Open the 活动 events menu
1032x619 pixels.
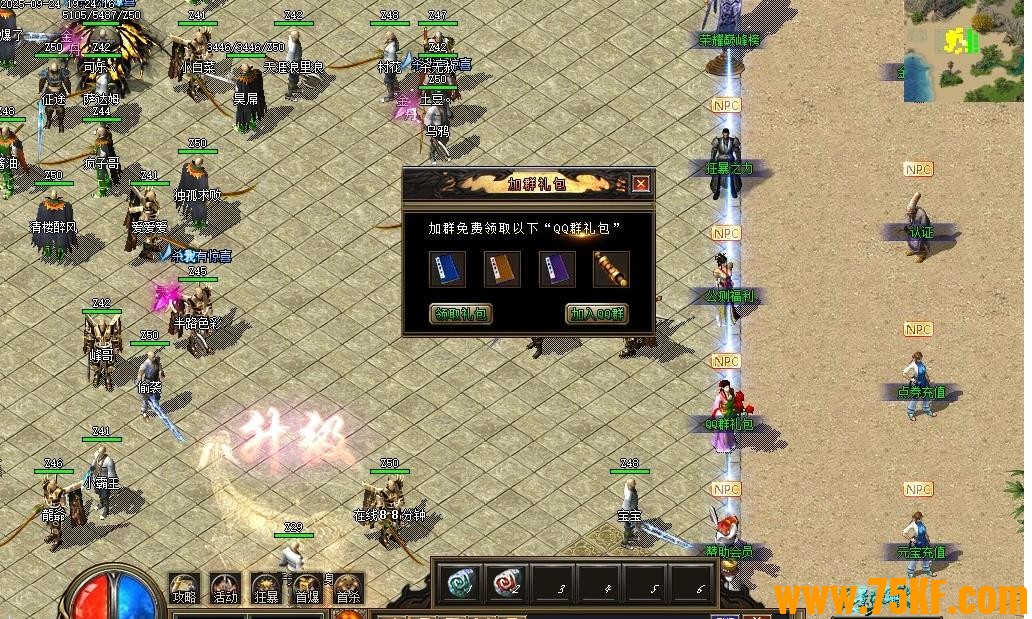(x=225, y=588)
